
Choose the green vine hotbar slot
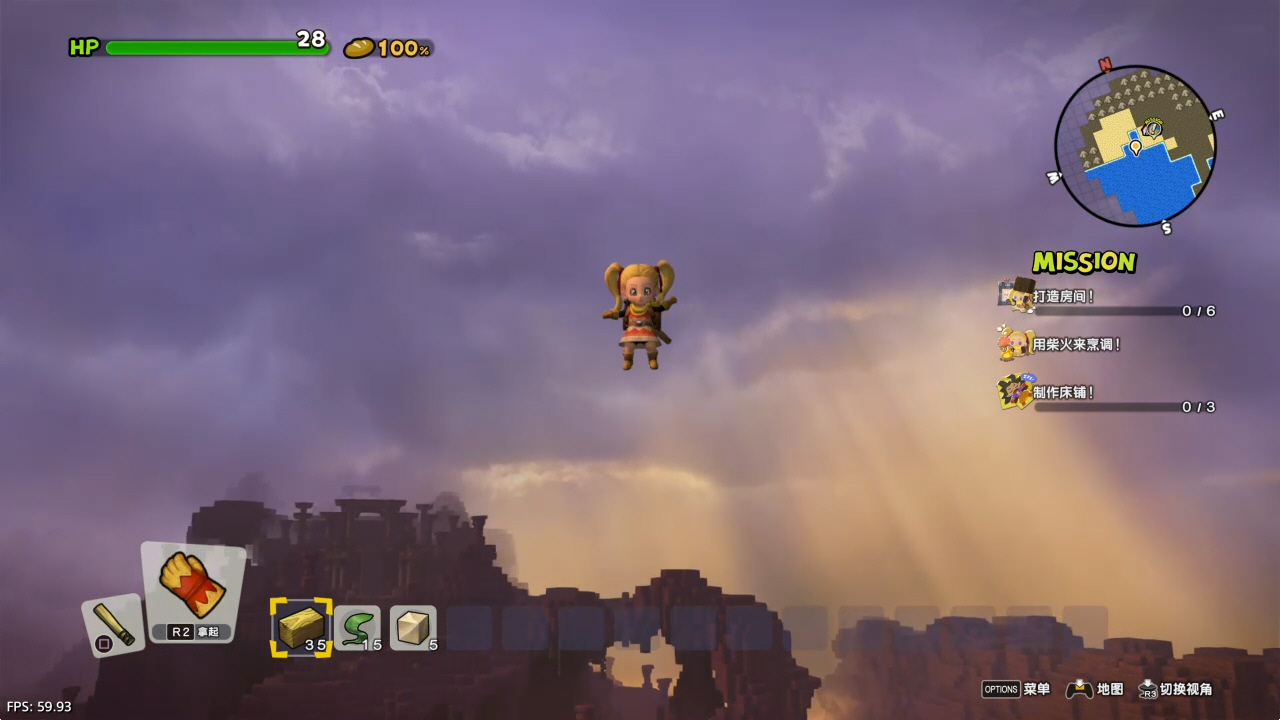(357, 627)
